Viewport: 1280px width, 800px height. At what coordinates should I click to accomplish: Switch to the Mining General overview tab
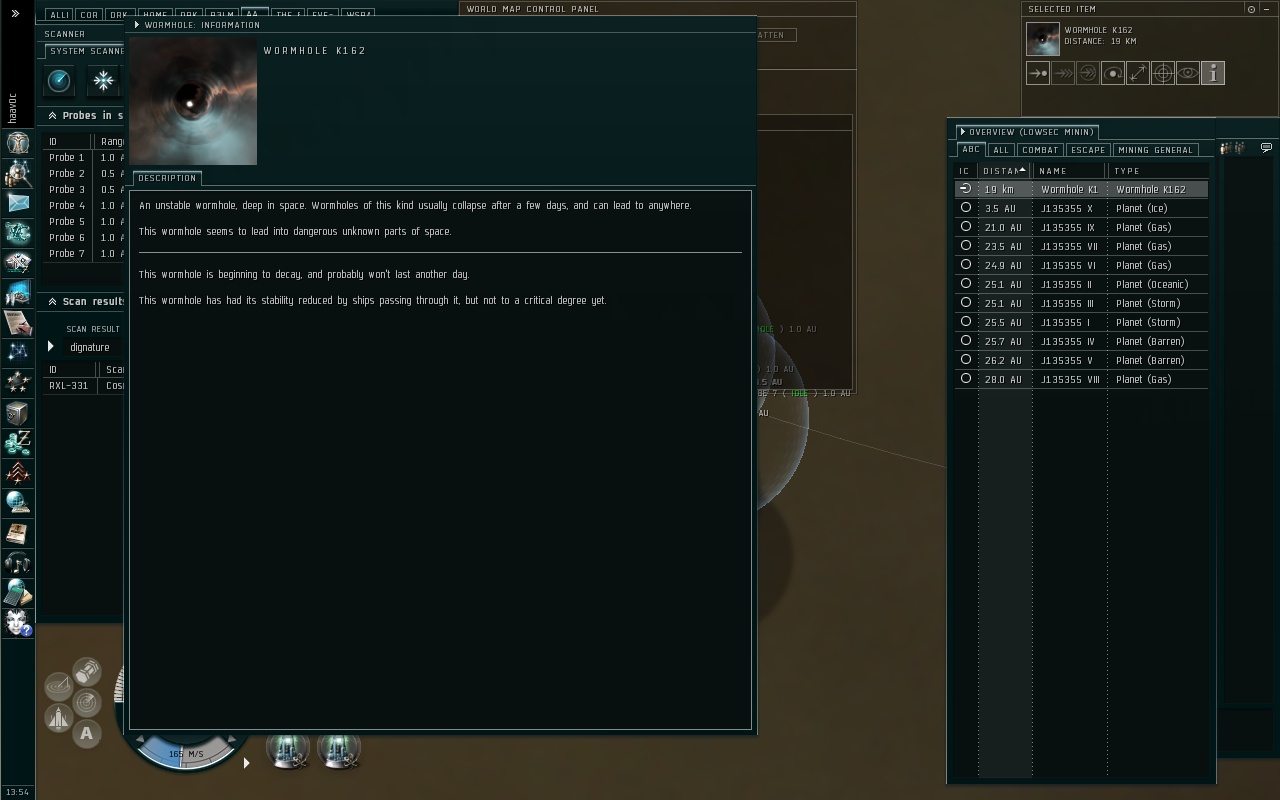1155,150
